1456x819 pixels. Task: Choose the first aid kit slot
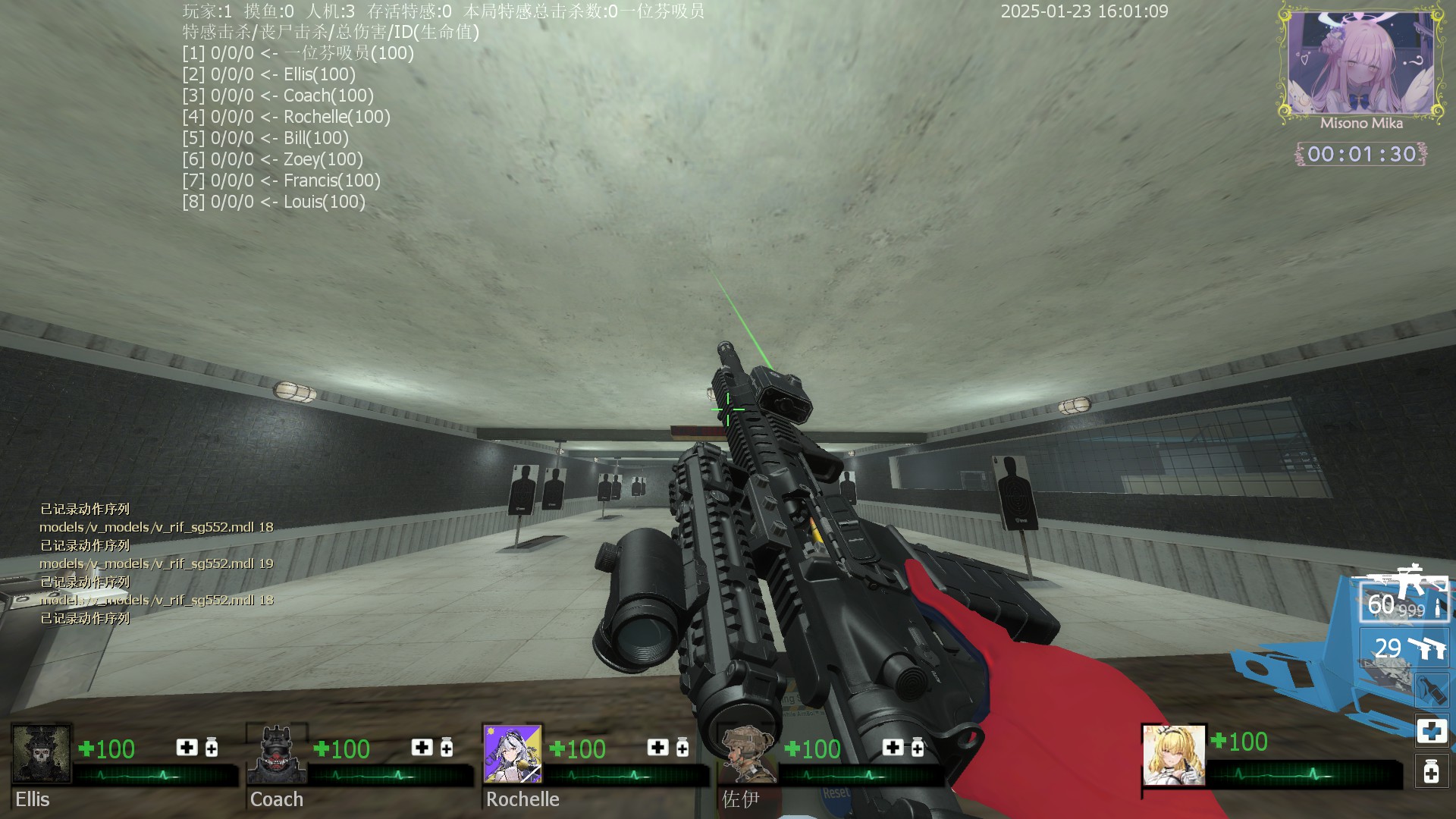click(1432, 731)
